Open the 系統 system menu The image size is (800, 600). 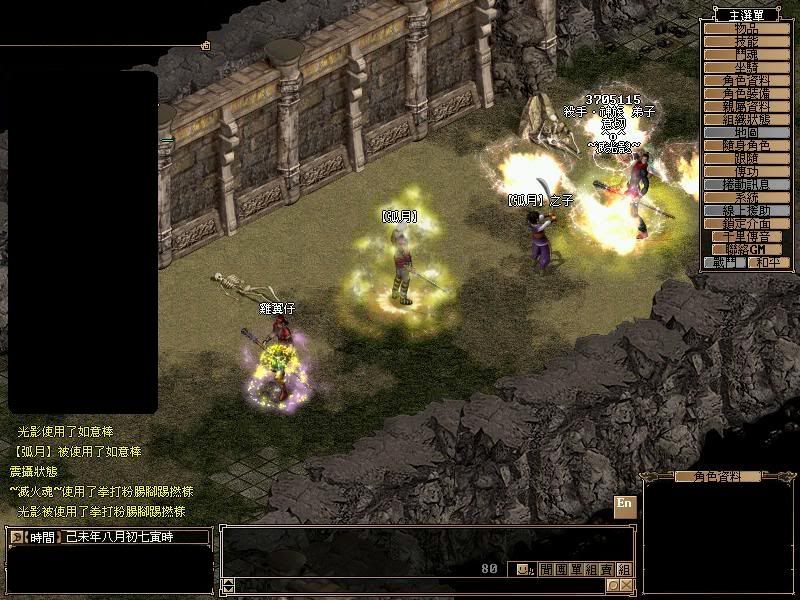click(747, 197)
